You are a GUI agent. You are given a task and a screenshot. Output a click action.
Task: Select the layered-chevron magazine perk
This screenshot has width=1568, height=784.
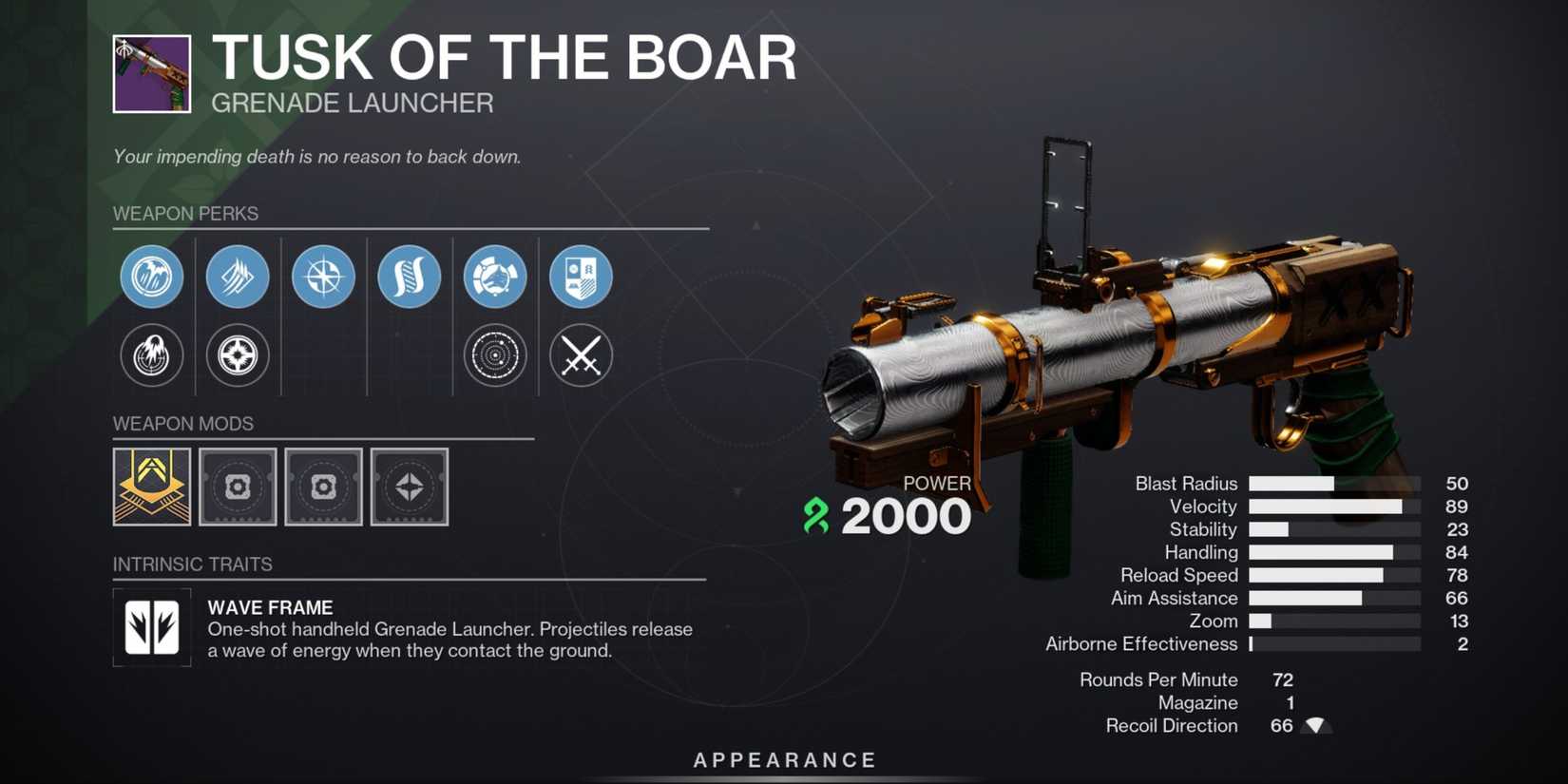pos(238,277)
